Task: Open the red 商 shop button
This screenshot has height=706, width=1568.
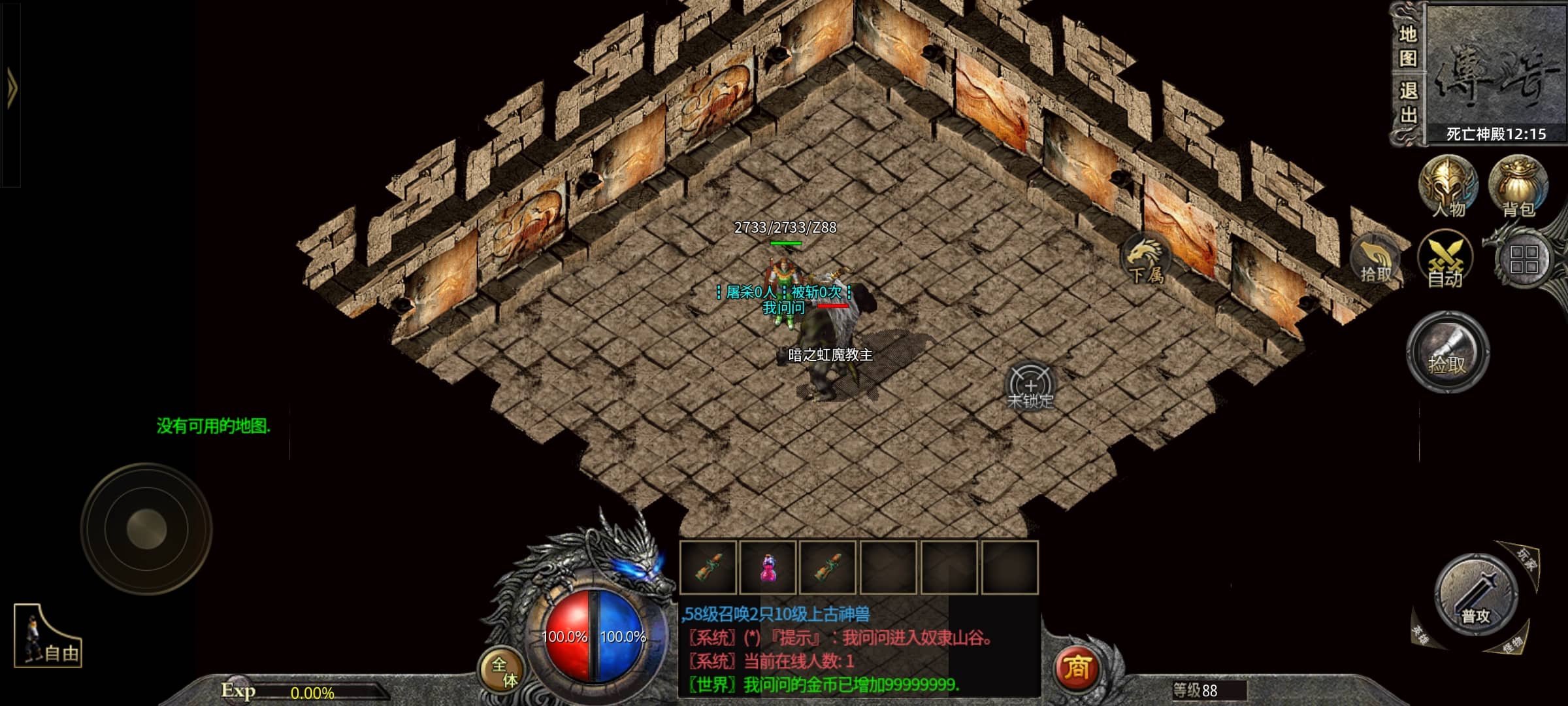Action: pyautogui.click(x=1077, y=668)
